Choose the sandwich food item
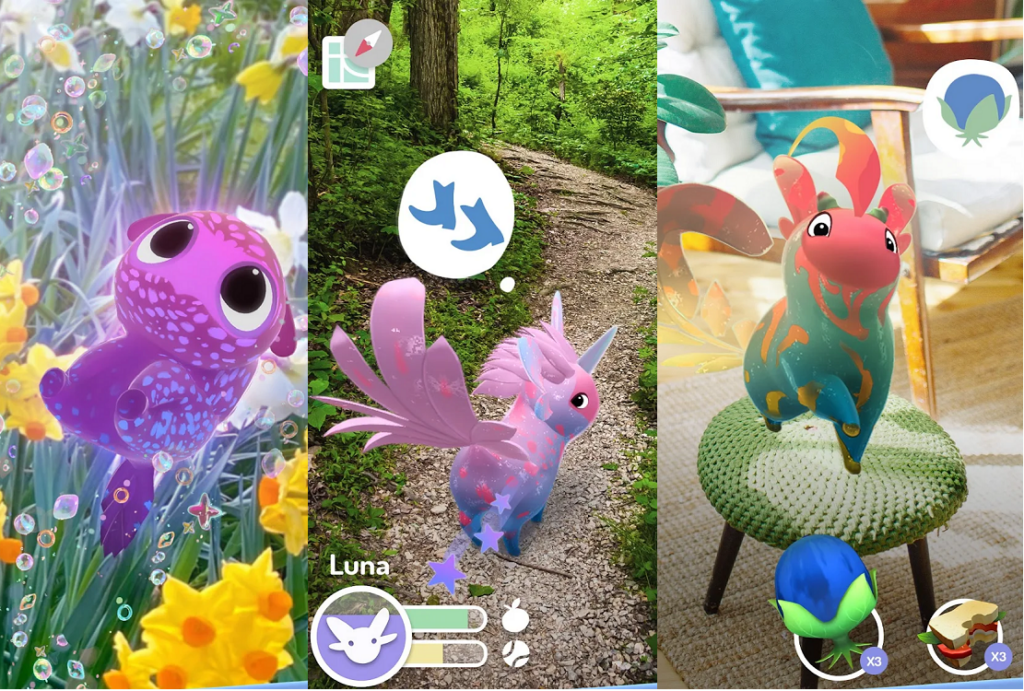The image size is (1024, 691). (x=964, y=635)
